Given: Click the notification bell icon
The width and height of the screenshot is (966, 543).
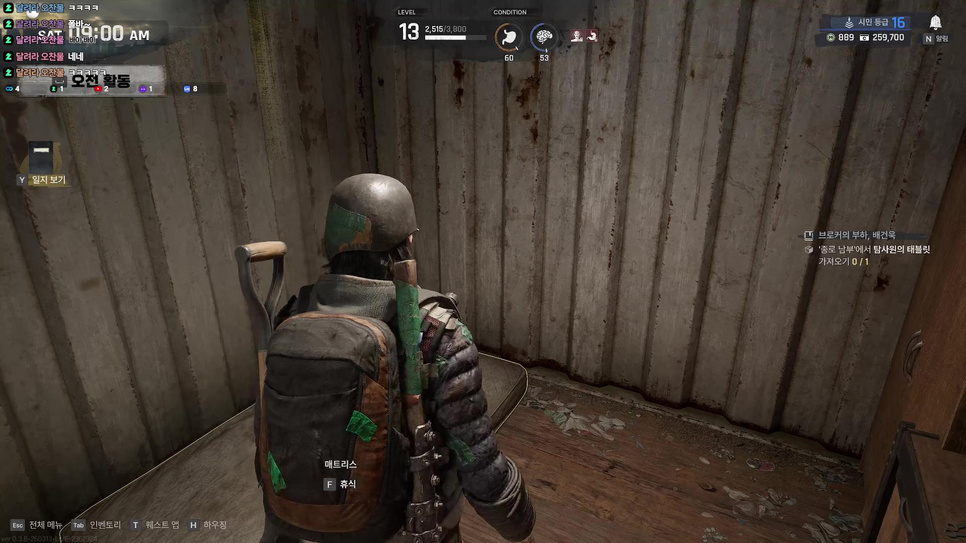Looking at the screenshot, I should [935, 22].
